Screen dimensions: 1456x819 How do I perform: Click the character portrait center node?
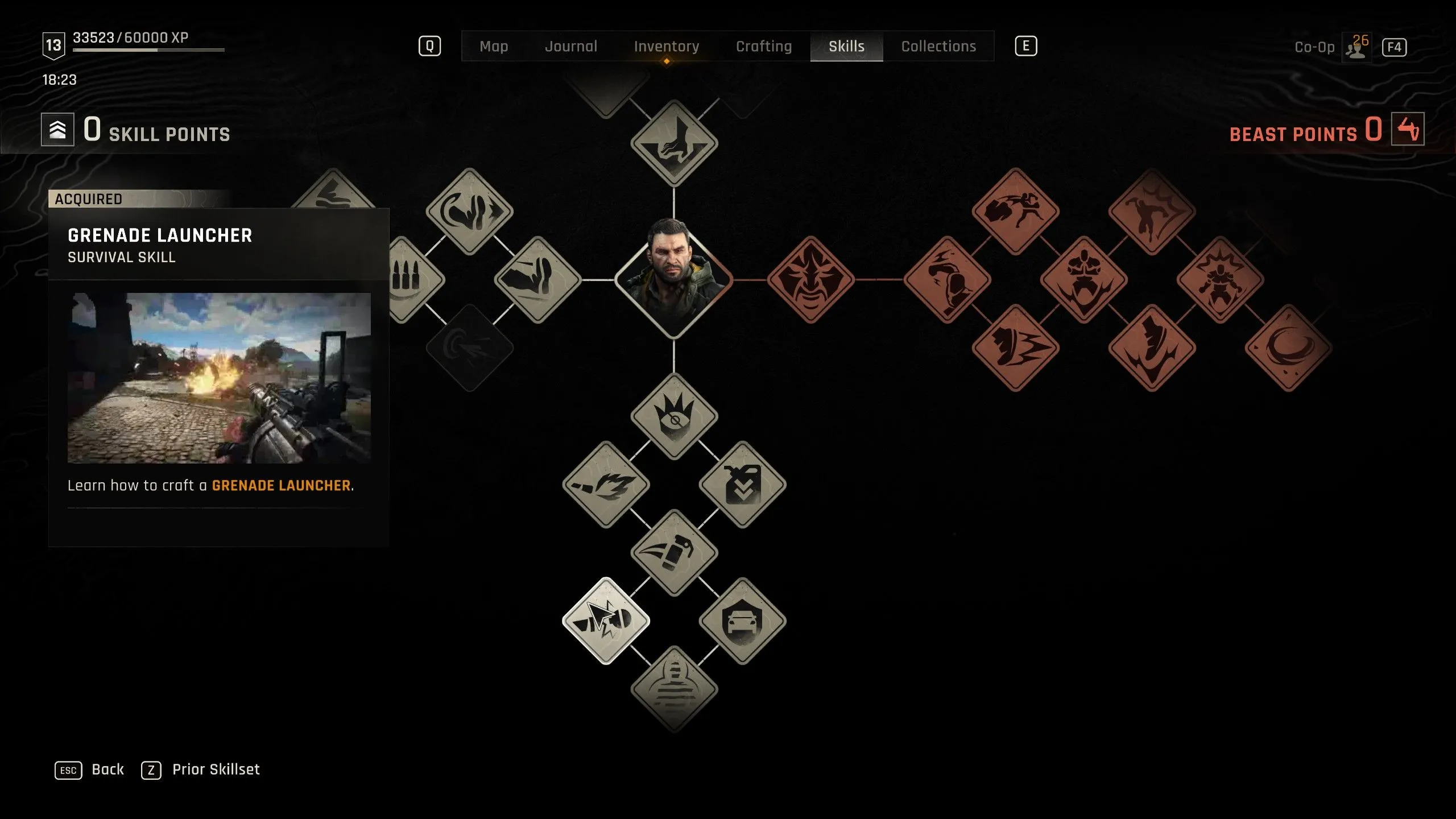[674, 279]
